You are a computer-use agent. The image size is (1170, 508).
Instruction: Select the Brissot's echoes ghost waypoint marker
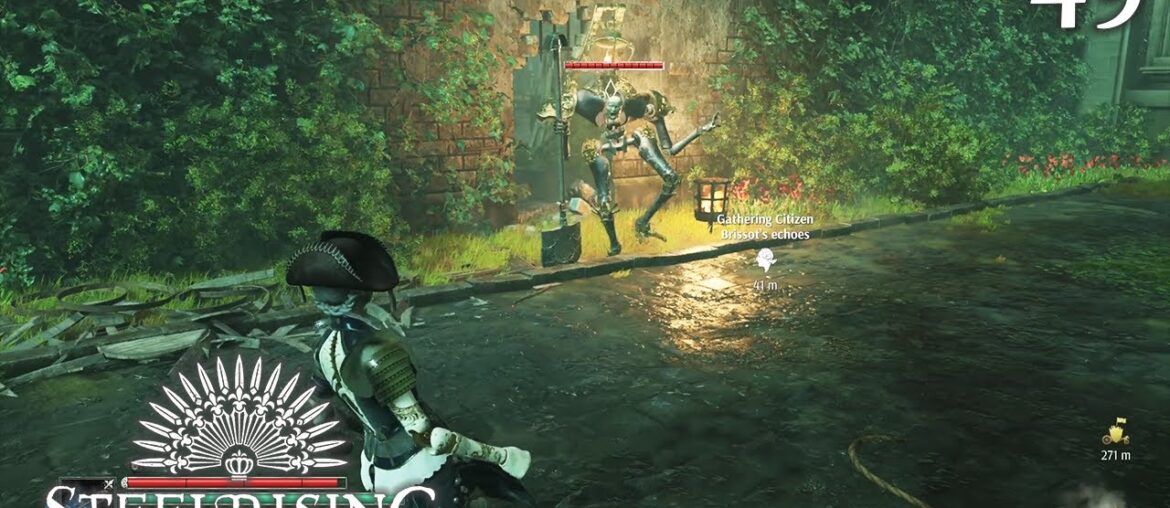point(766,262)
